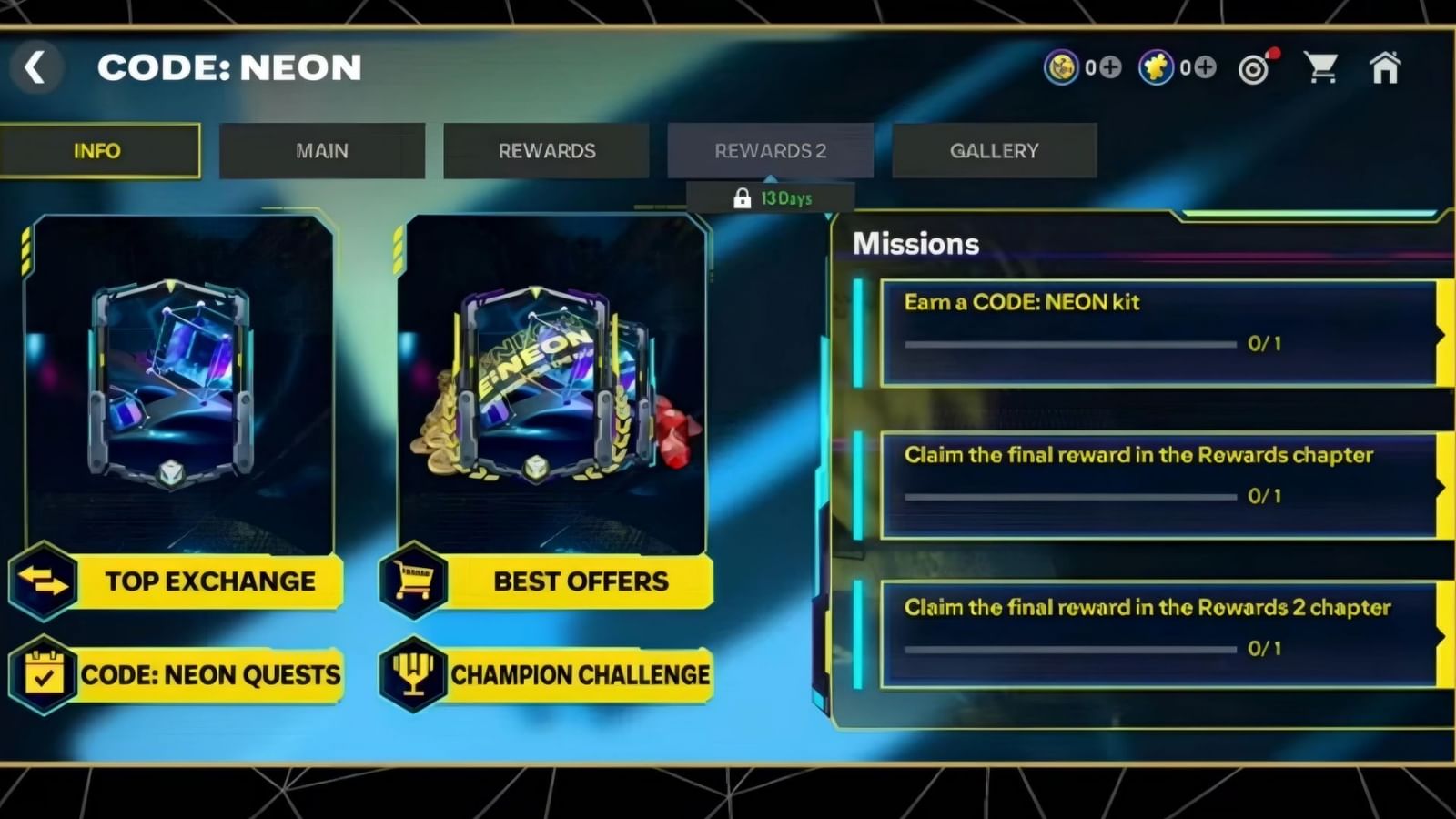Open the GALLERY tab

click(x=994, y=150)
